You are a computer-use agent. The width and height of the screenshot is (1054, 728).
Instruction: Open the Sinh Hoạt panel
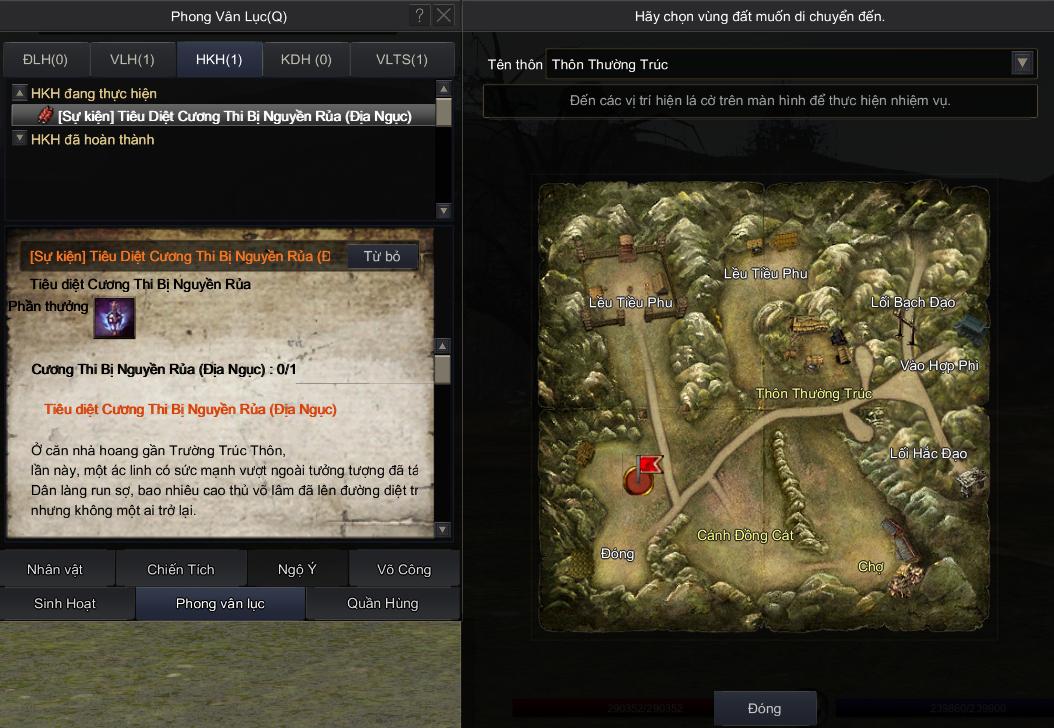point(66,603)
